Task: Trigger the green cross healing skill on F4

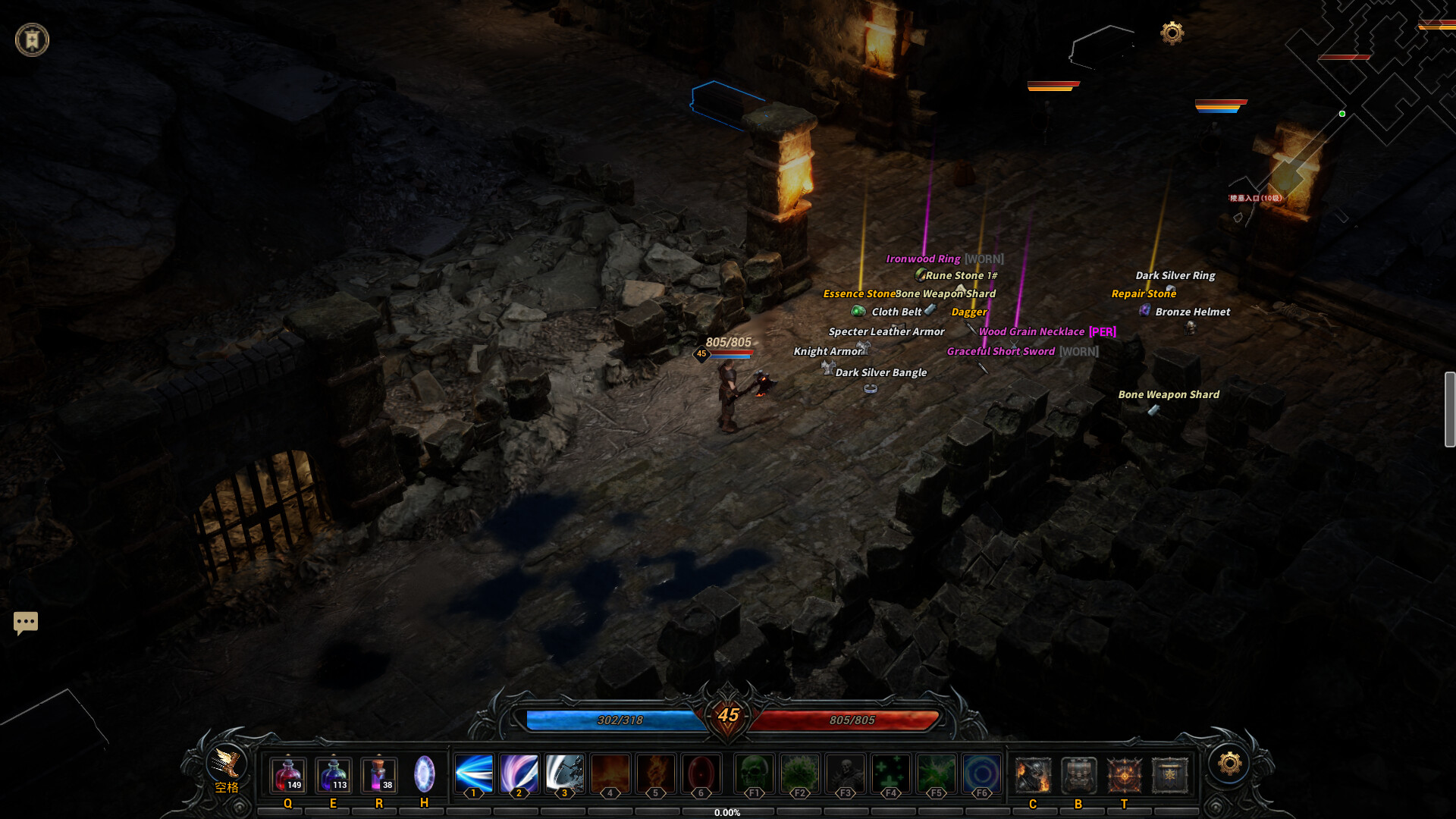Action: tap(890, 773)
